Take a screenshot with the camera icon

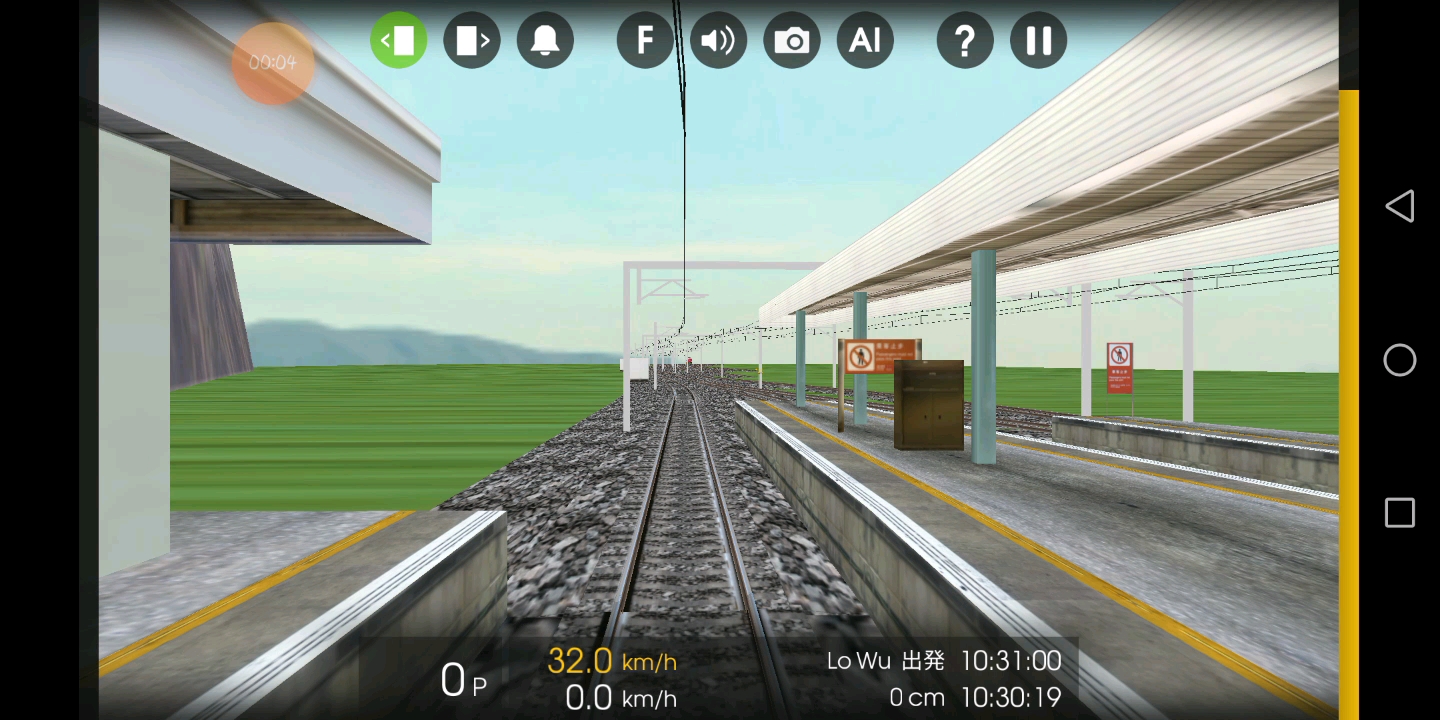click(792, 40)
